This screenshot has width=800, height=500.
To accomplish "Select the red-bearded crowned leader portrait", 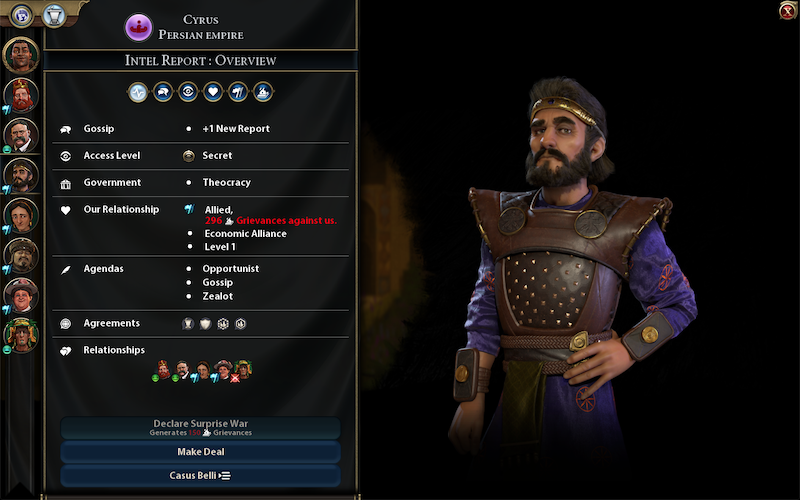I will 20,95.
